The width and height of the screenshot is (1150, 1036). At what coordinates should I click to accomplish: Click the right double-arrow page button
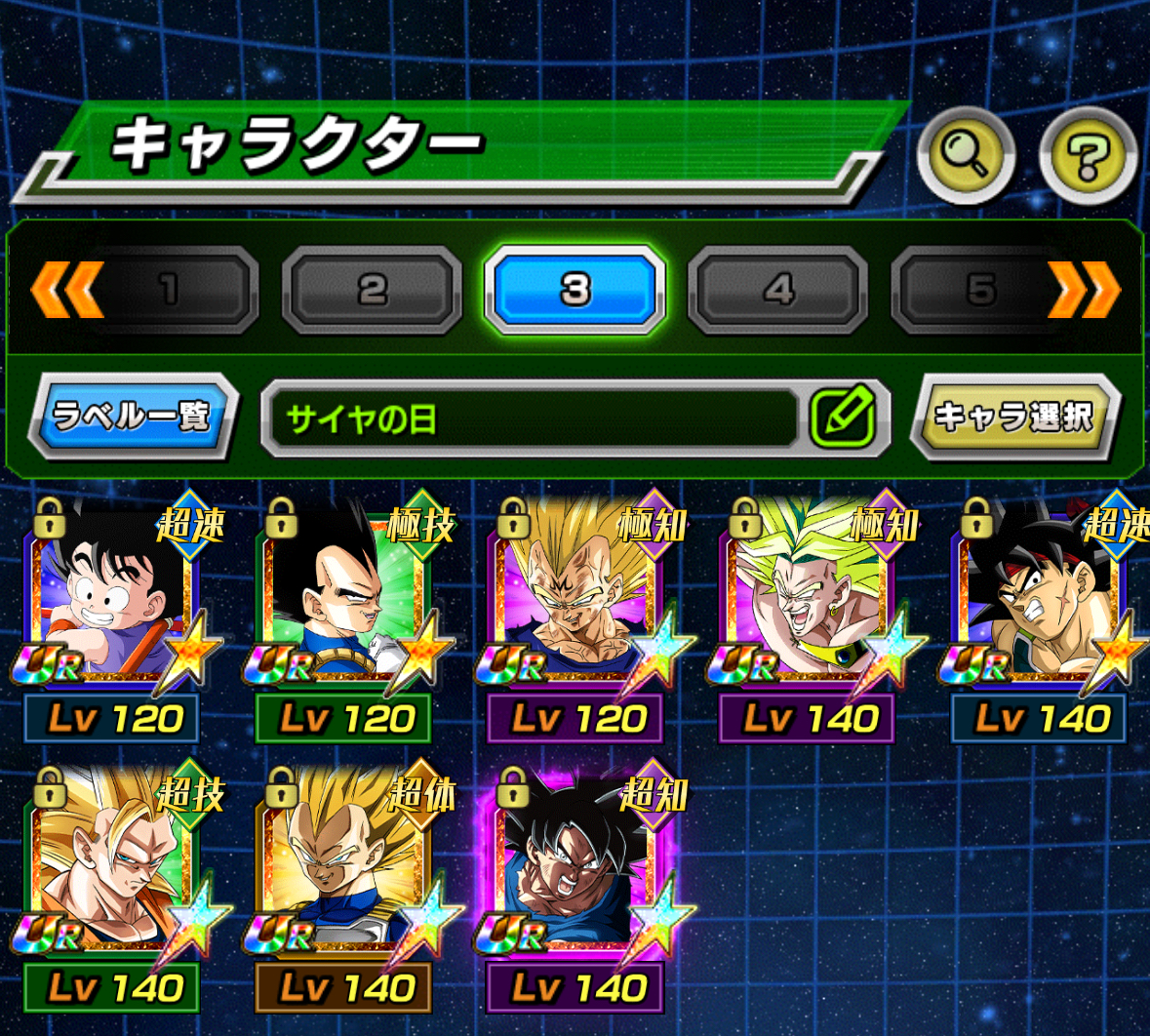[x=1084, y=290]
